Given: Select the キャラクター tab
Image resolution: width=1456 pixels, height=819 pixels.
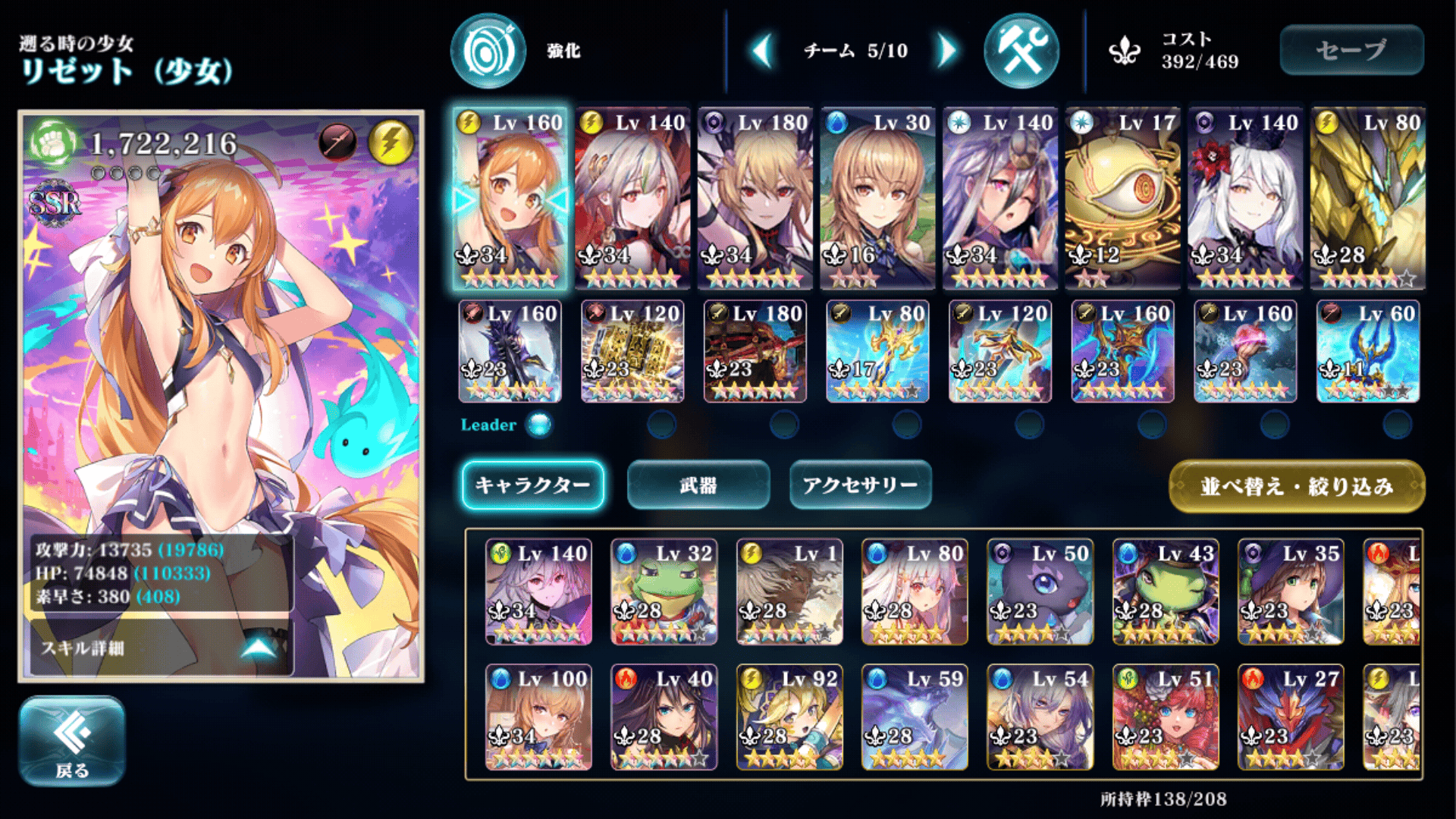Looking at the screenshot, I should tap(532, 485).
